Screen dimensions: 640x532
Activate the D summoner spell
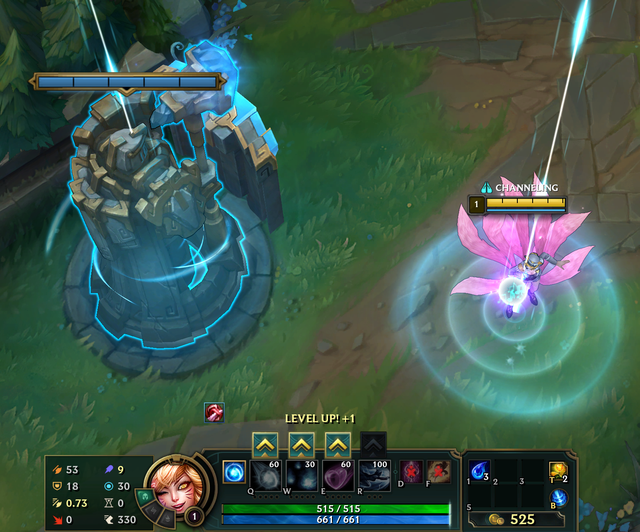(x=412, y=470)
